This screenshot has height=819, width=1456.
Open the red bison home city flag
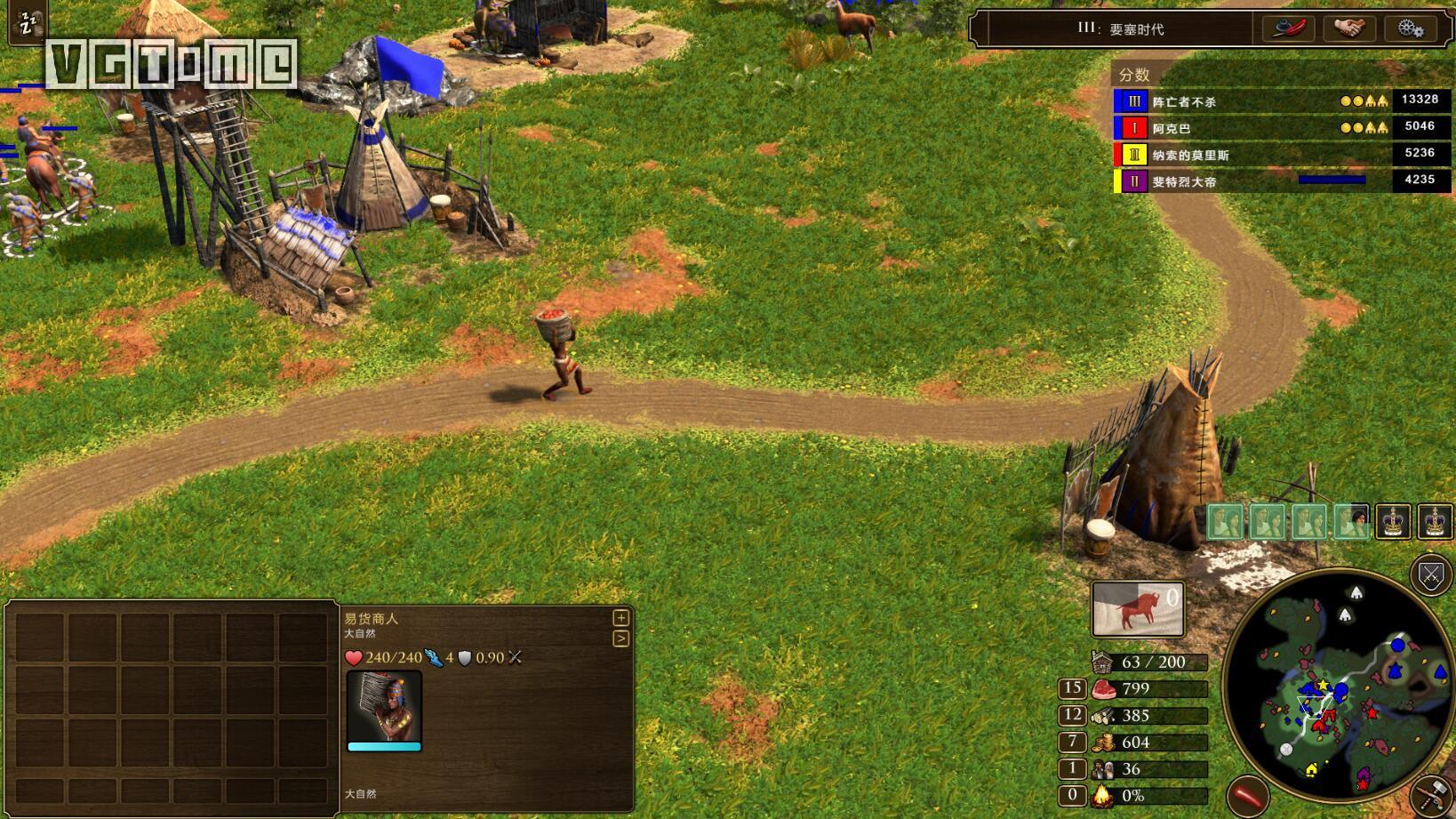pyautogui.click(x=1137, y=610)
